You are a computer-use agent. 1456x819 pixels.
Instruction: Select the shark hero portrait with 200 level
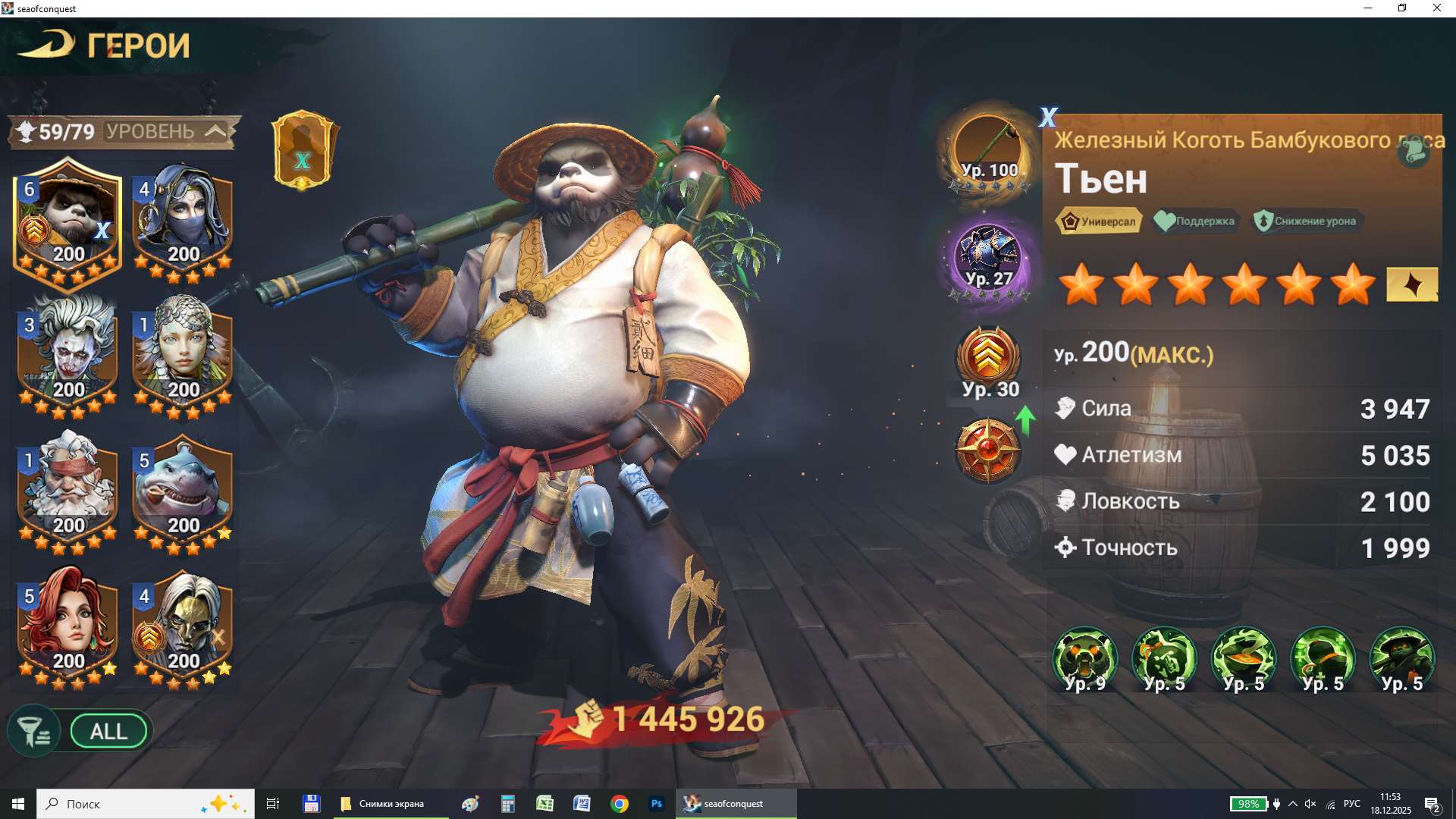[183, 493]
